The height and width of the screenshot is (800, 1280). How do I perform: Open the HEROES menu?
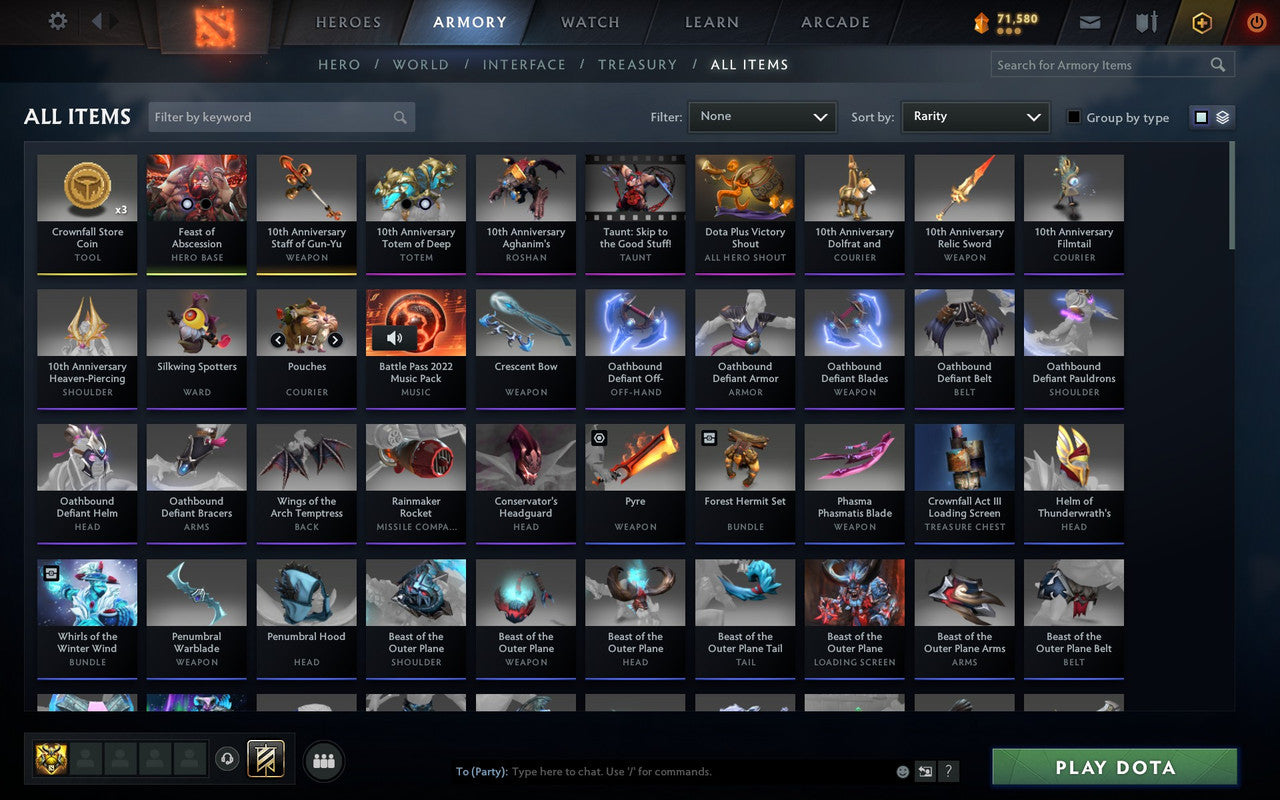pos(348,22)
